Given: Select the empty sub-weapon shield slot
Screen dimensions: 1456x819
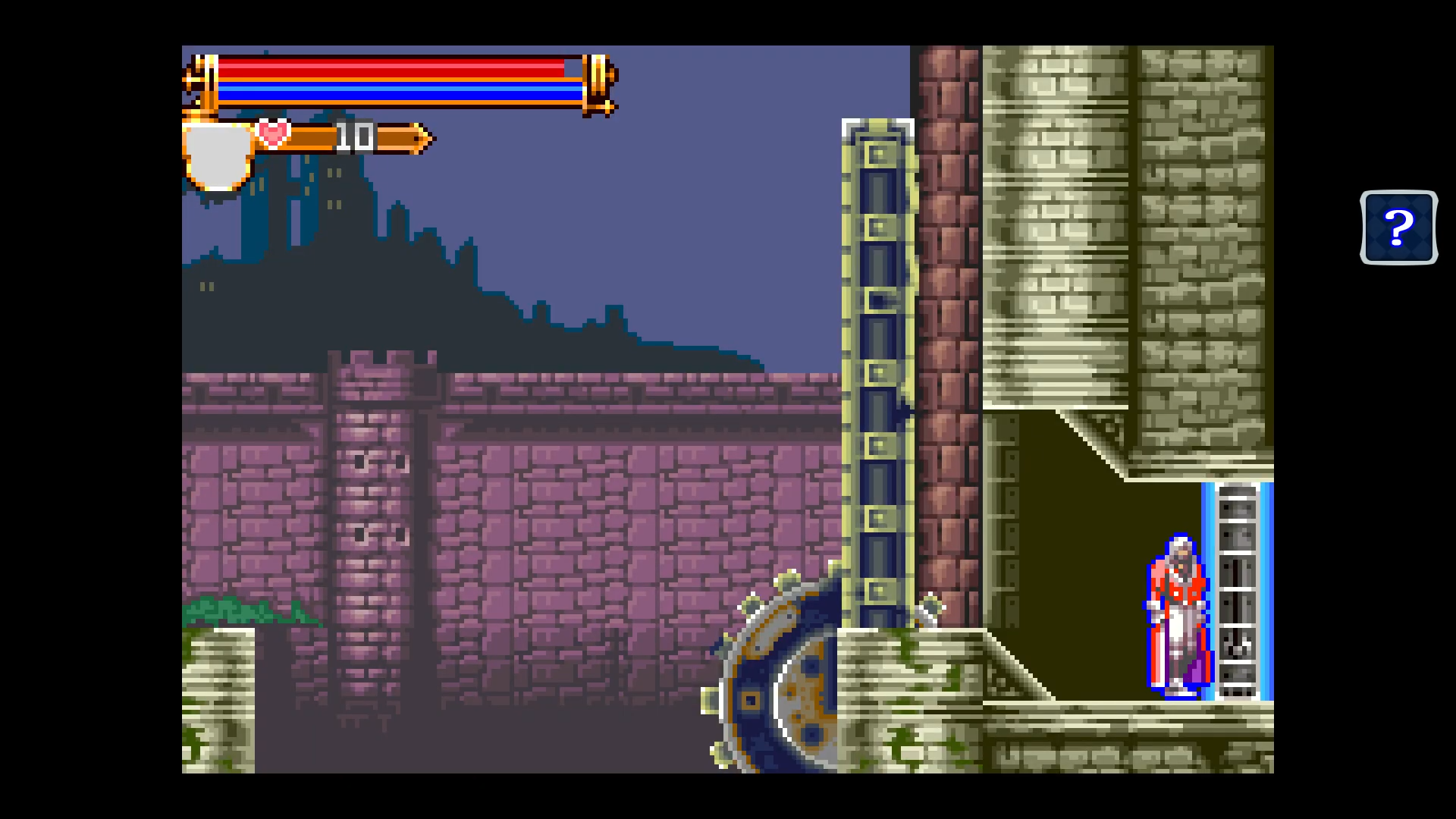Looking at the screenshot, I should [x=218, y=155].
